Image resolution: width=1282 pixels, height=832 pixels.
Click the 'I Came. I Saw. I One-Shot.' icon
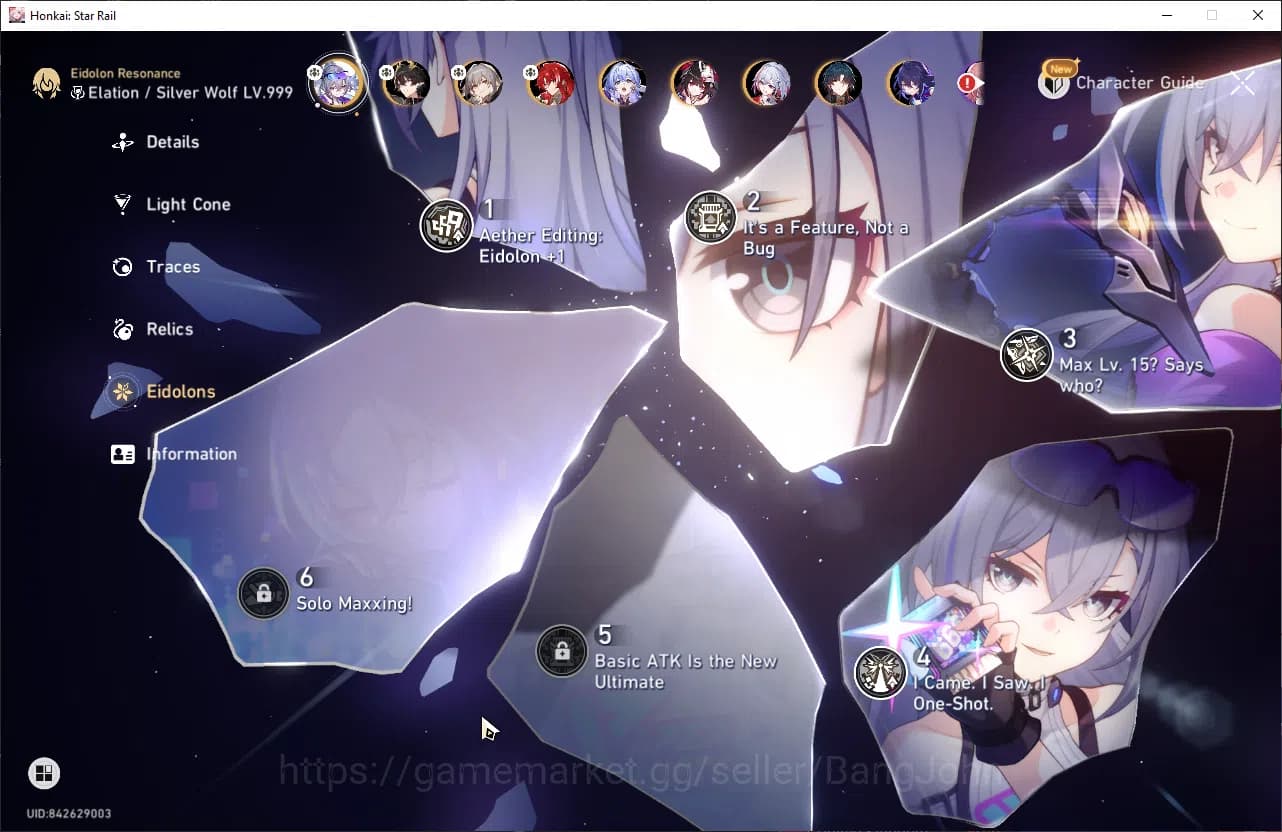coord(878,673)
